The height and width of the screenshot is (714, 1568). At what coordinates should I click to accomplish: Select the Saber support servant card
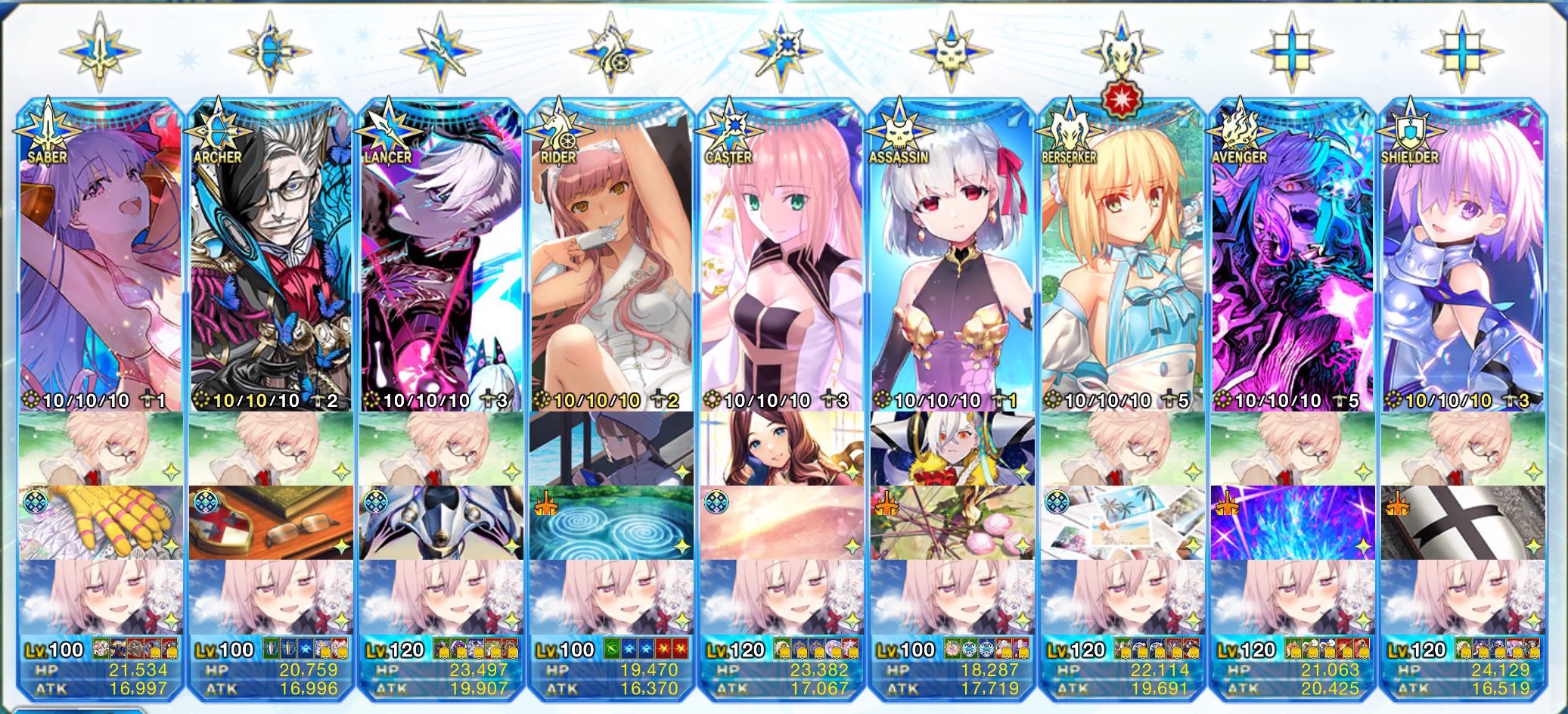(101, 257)
